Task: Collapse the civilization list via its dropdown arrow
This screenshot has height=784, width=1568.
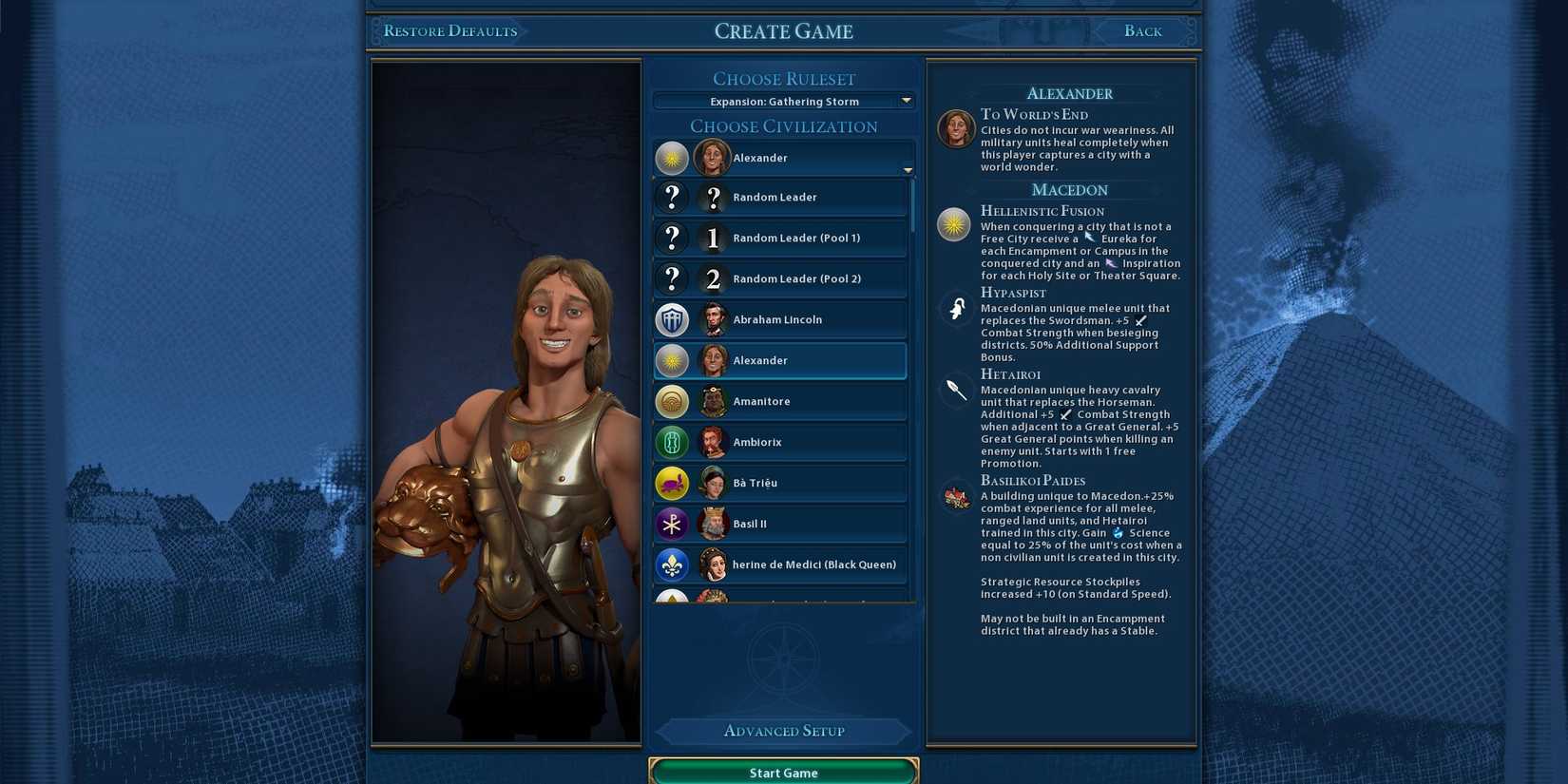Action: [907, 169]
